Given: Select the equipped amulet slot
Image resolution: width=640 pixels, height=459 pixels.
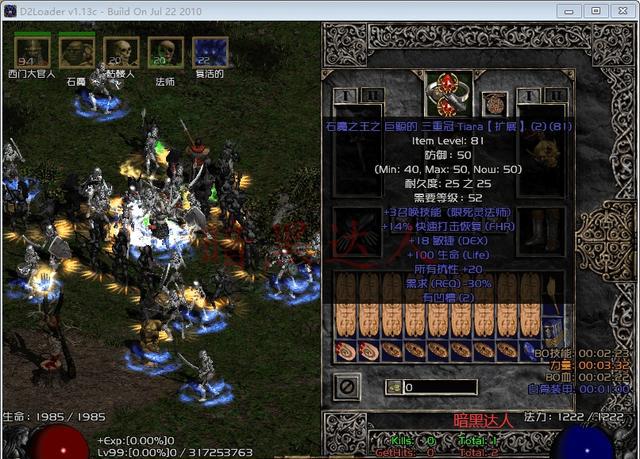Looking at the screenshot, I should (492, 103).
